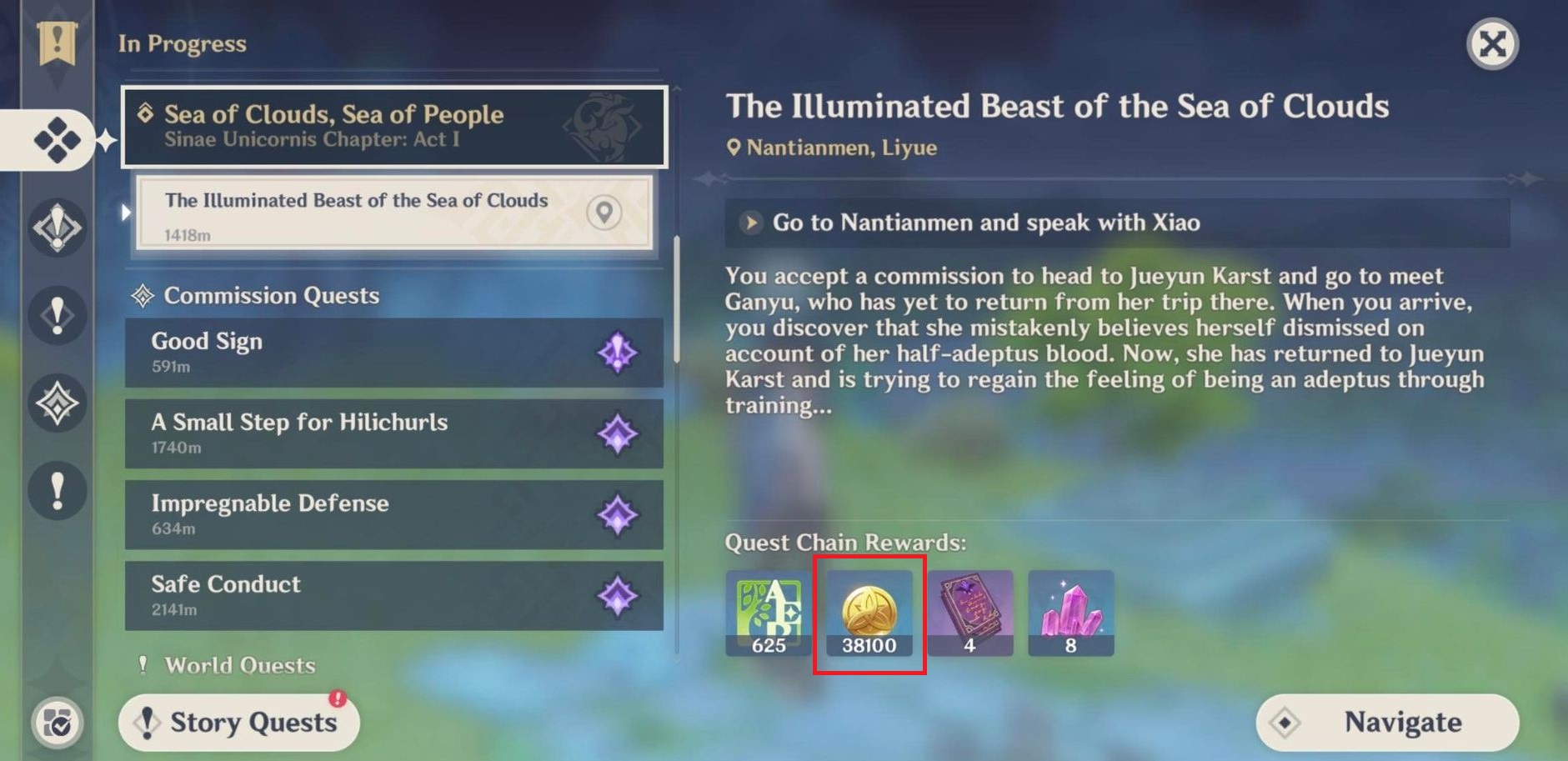Close the quest menu
The height and width of the screenshot is (761, 1568).
(1492, 43)
